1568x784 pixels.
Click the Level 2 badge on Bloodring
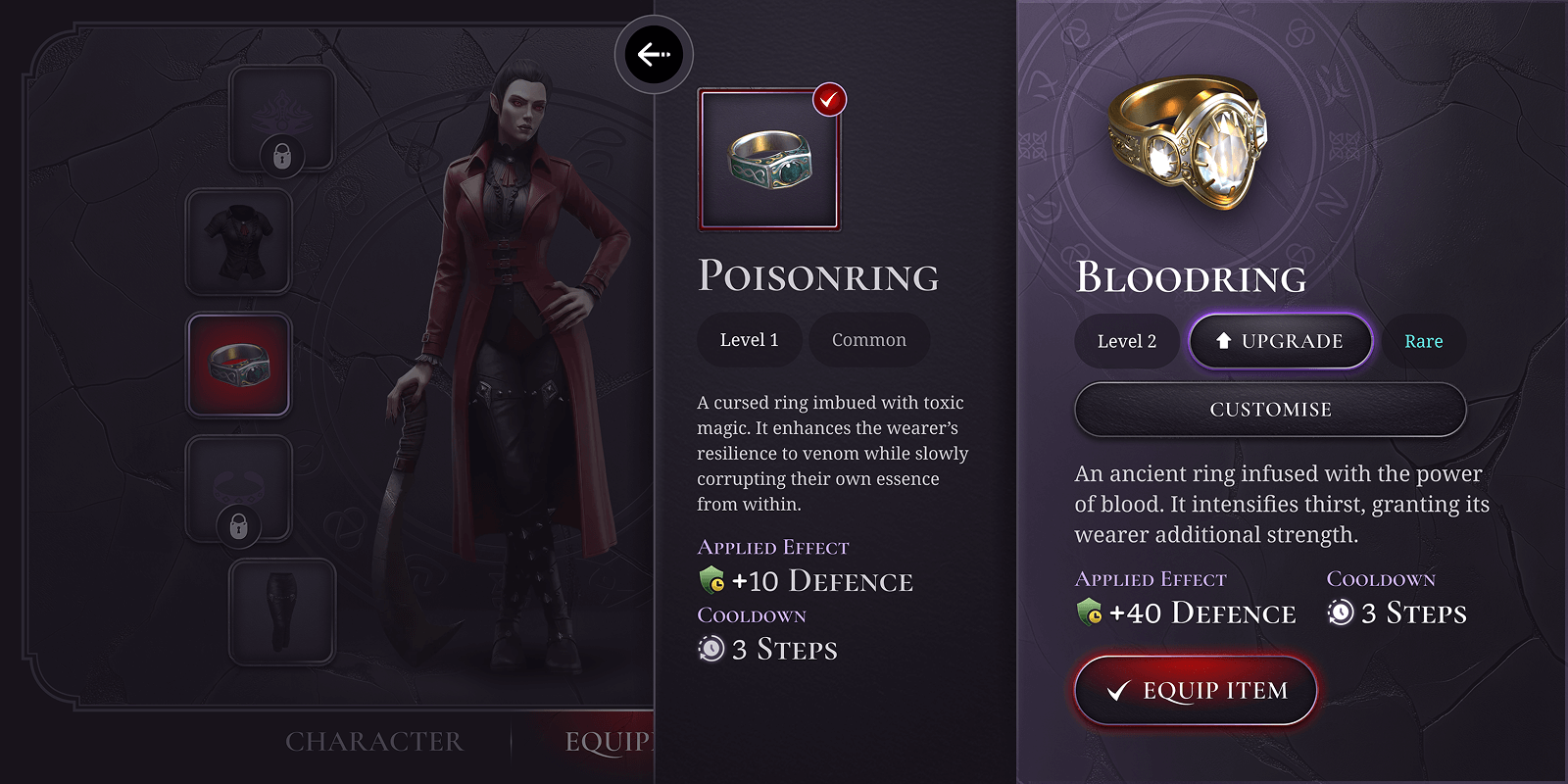(1126, 341)
